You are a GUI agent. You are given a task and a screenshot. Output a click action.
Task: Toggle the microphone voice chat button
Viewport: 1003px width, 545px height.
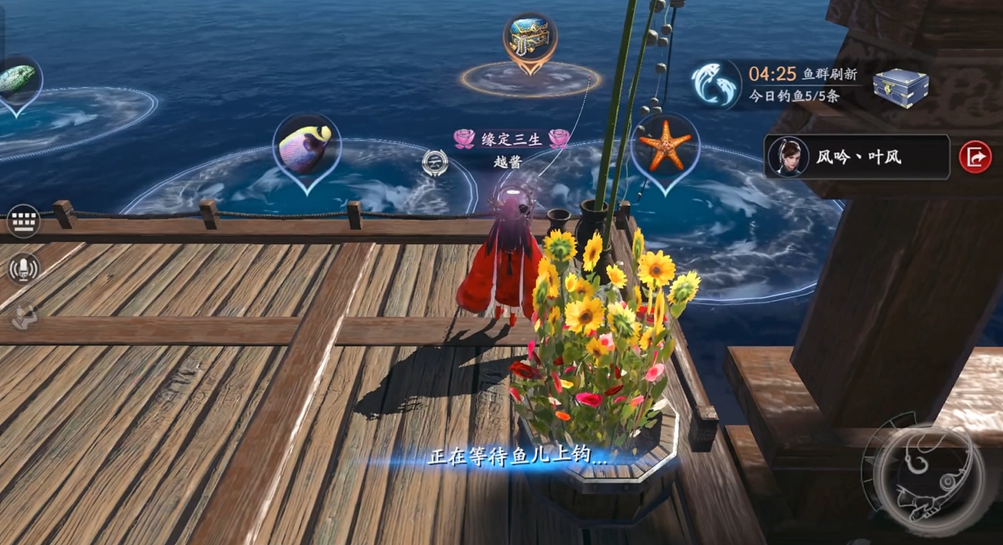22,268
